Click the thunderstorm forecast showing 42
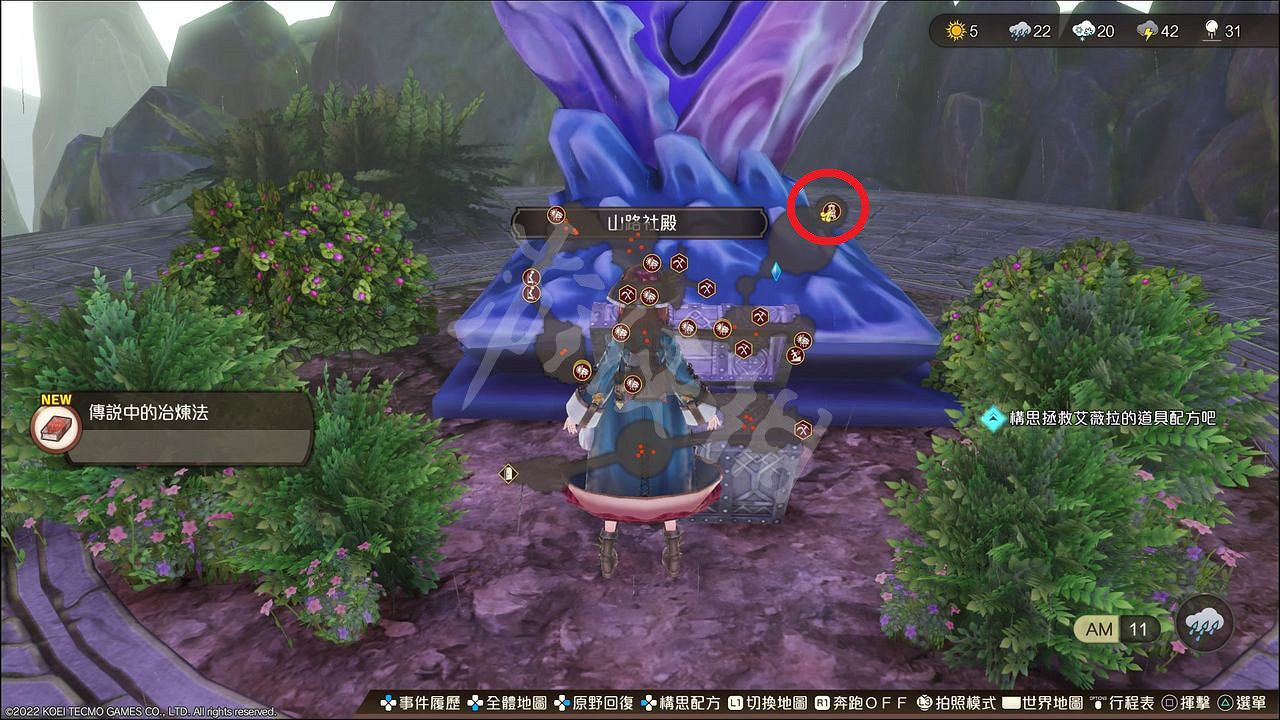This screenshot has width=1280, height=720. (1152, 31)
